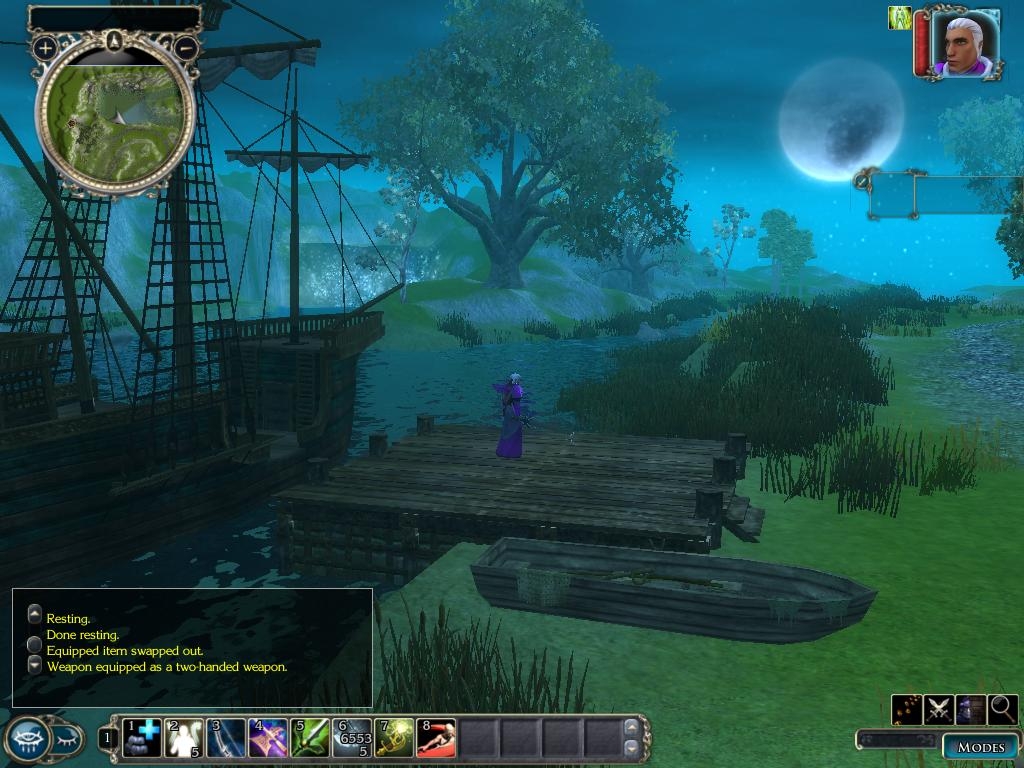Viewport: 1024px width, 768px height.
Task: Use the hotbar slot 6 item stack
Action: click(x=353, y=738)
